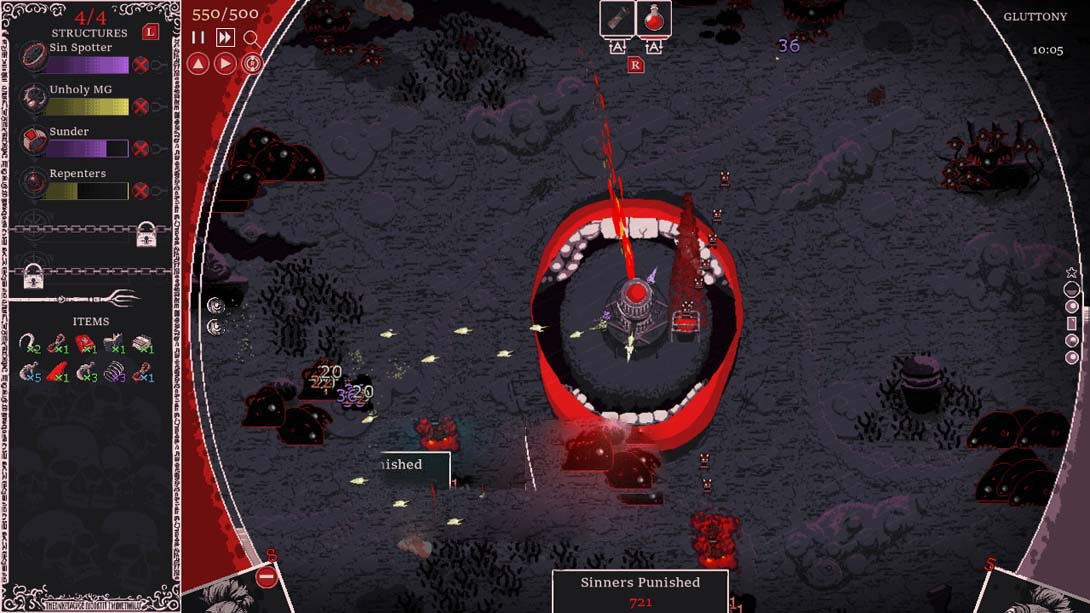Viewport: 1090px width, 613px height.
Task: Remove the Unholy MG with its red X
Action: pos(141,107)
